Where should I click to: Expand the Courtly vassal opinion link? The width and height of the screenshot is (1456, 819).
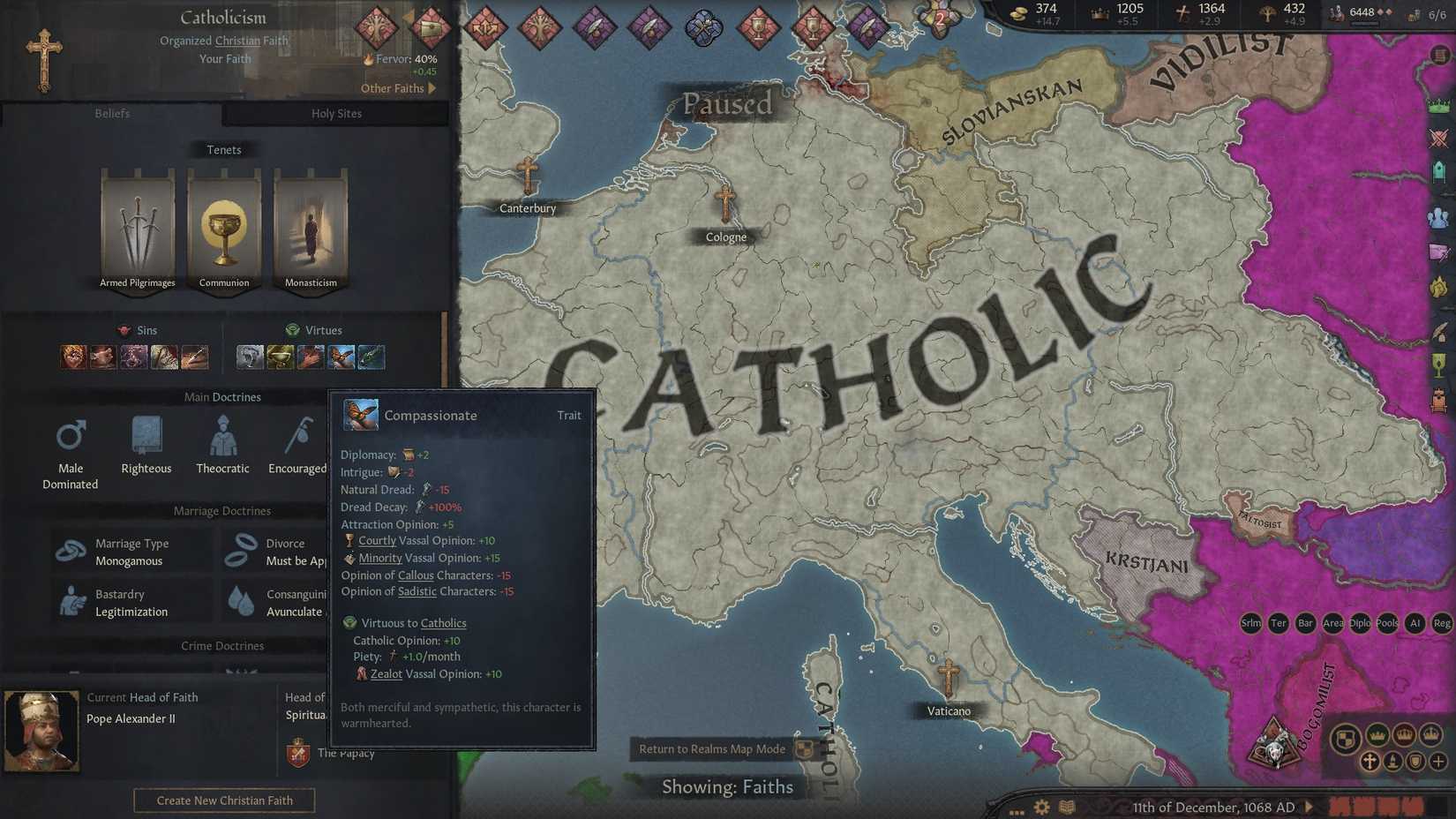[378, 540]
